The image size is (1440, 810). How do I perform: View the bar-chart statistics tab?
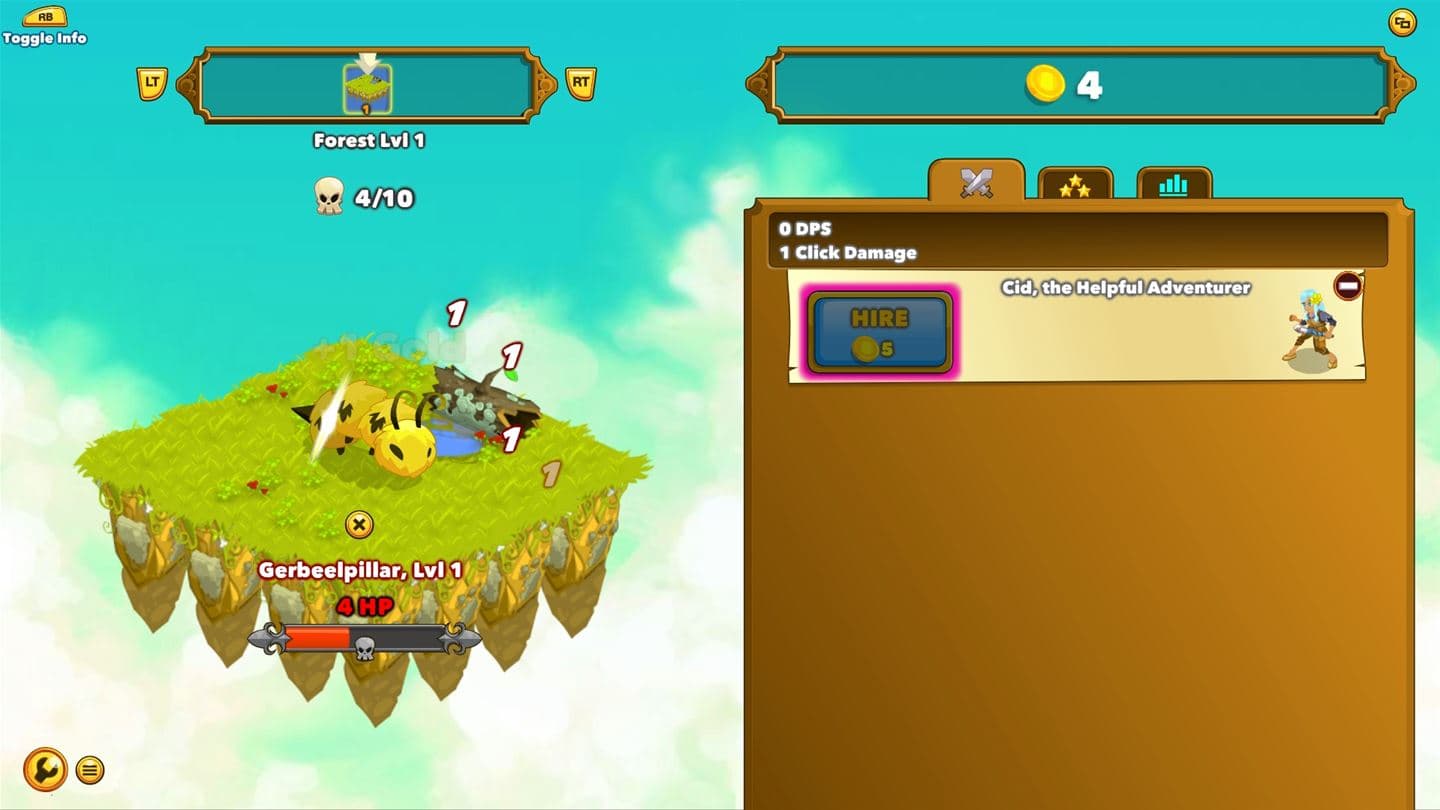click(1174, 184)
